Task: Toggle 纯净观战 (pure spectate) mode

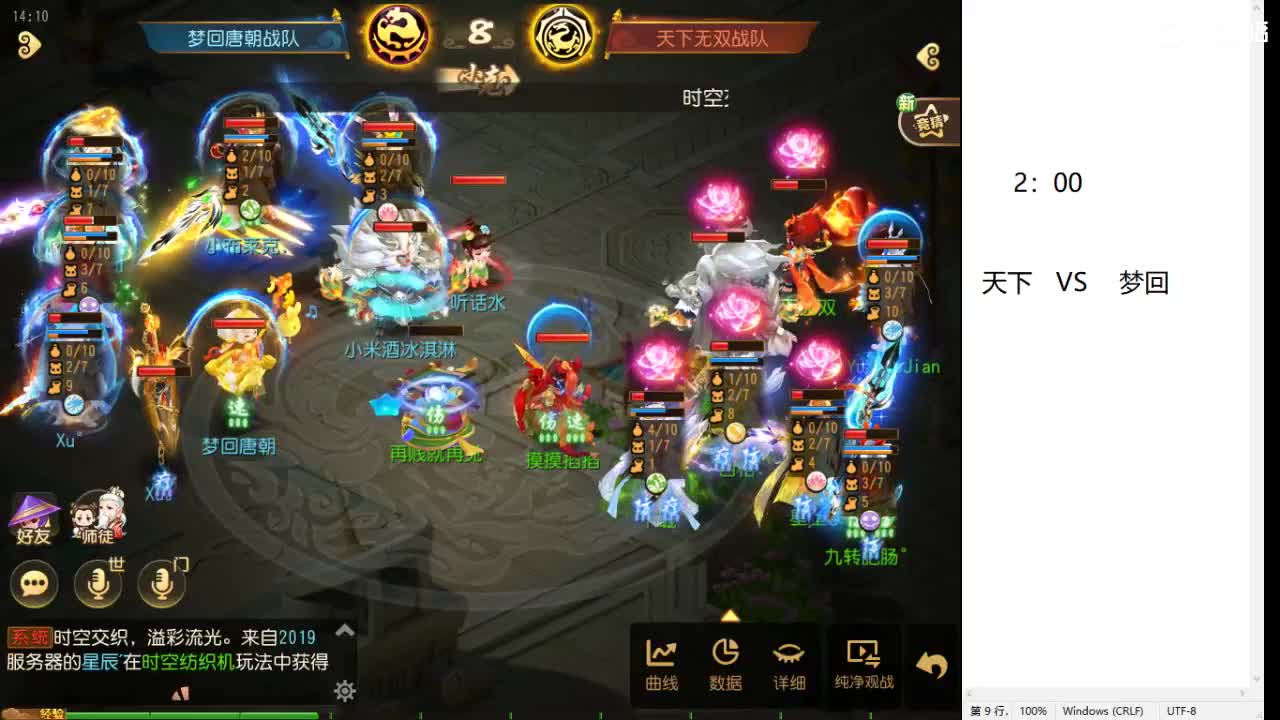Action: coord(863,660)
